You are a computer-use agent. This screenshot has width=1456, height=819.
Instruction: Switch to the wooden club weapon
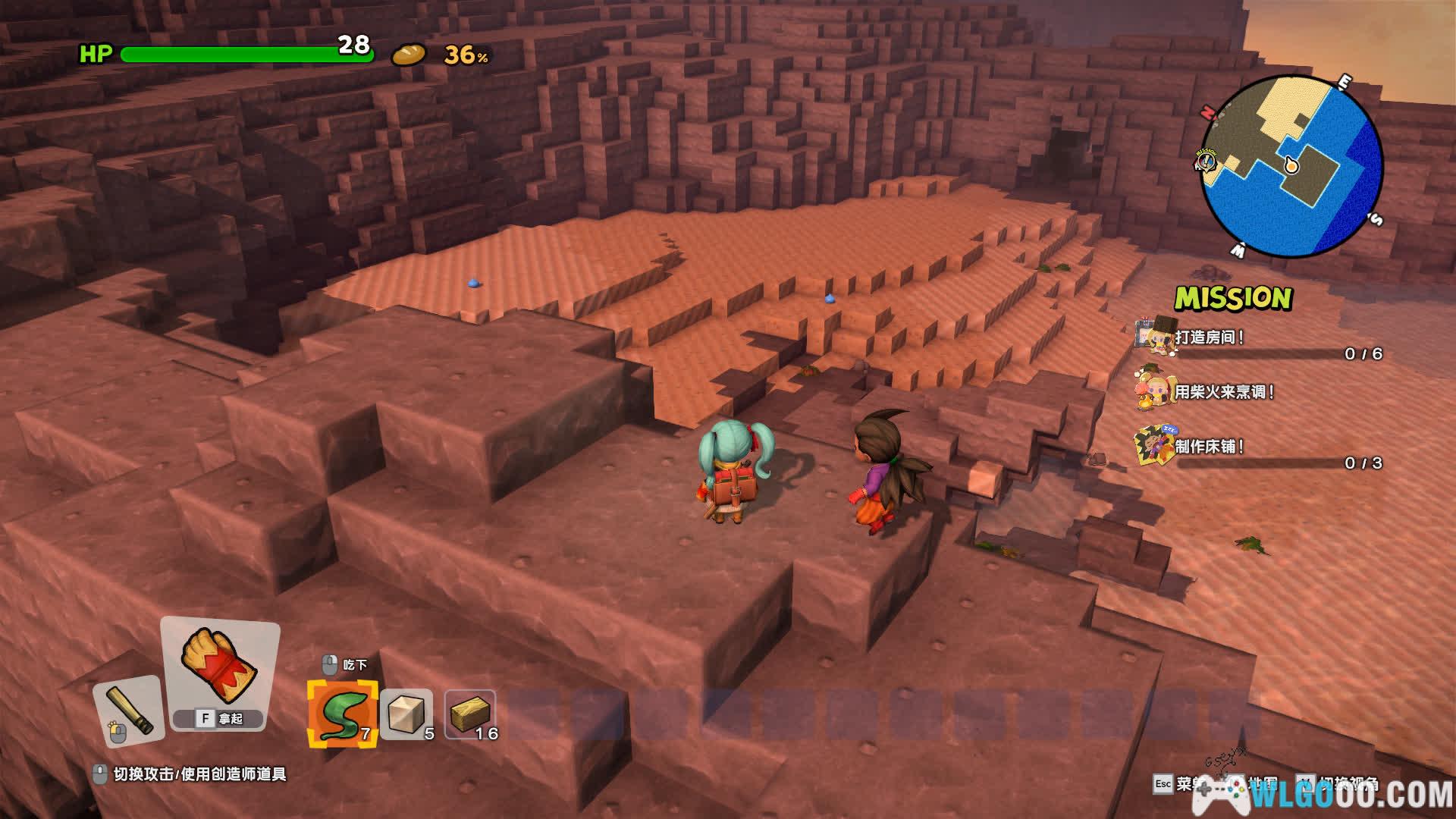128,711
